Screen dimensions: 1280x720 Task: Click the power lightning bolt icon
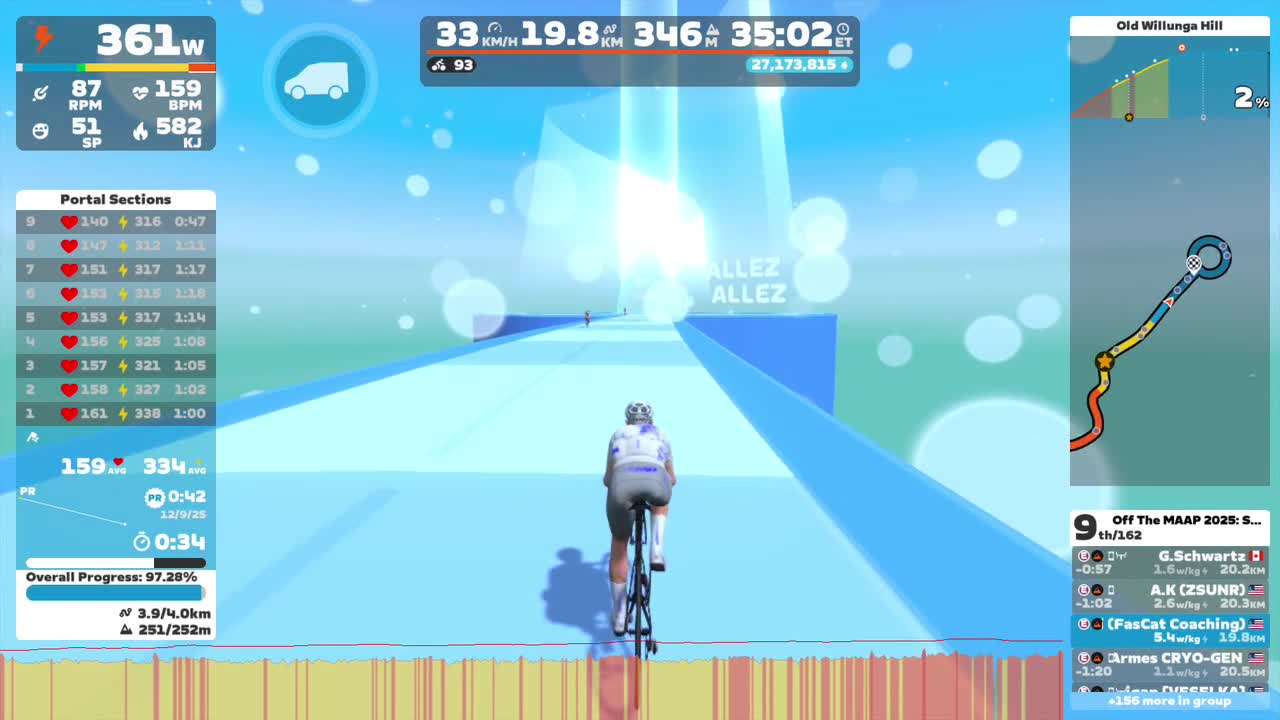pos(40,38)
